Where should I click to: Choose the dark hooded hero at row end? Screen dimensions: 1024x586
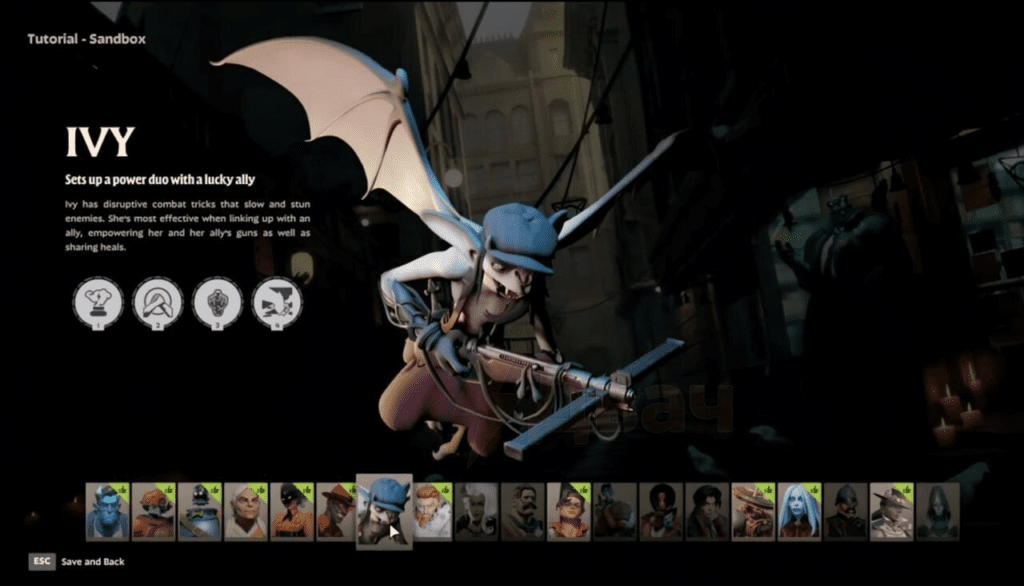(x=937, y=511)
